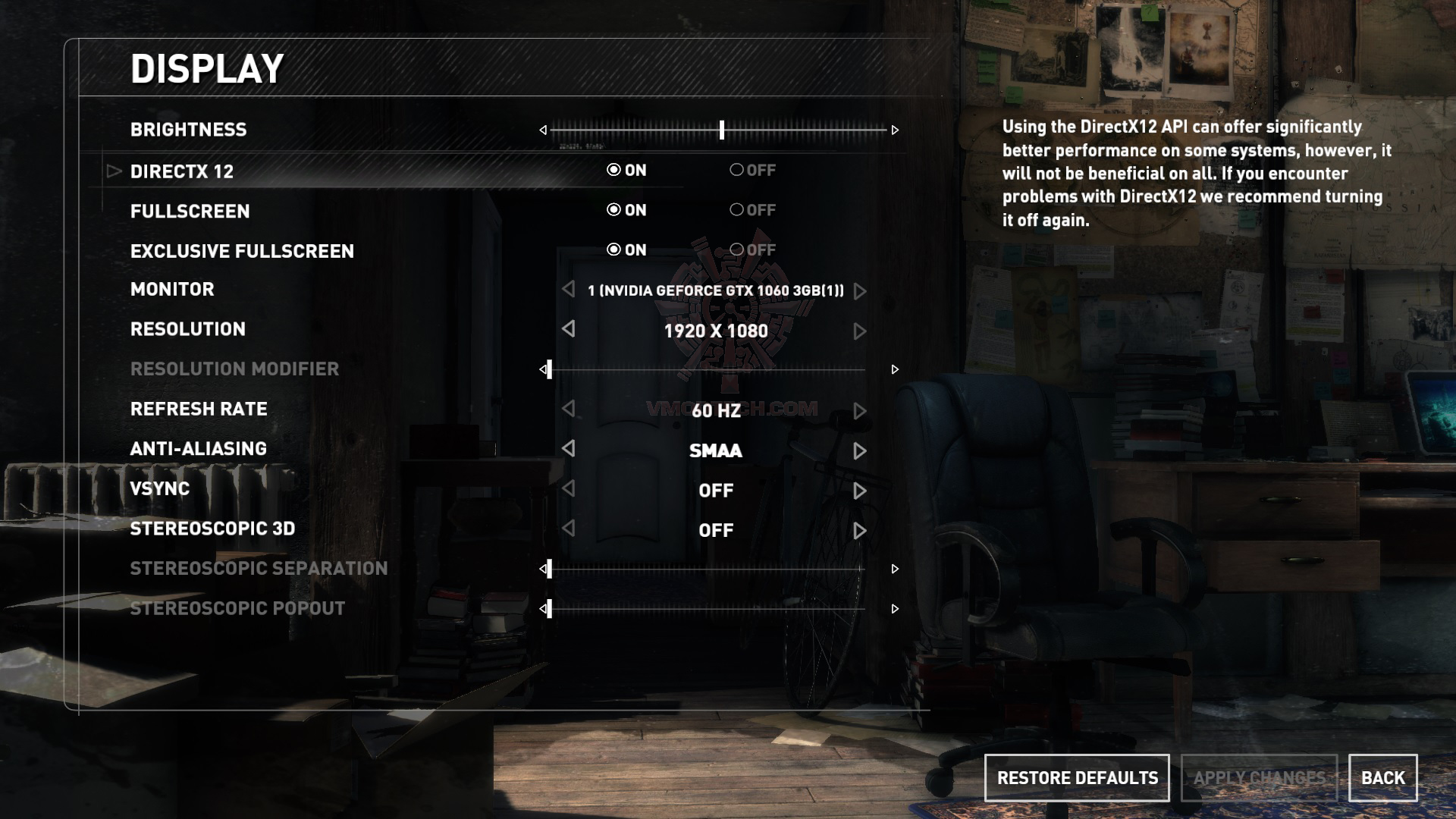Select the previous resolution option
The image size is (1456, 819).
(x=569, y=329)
